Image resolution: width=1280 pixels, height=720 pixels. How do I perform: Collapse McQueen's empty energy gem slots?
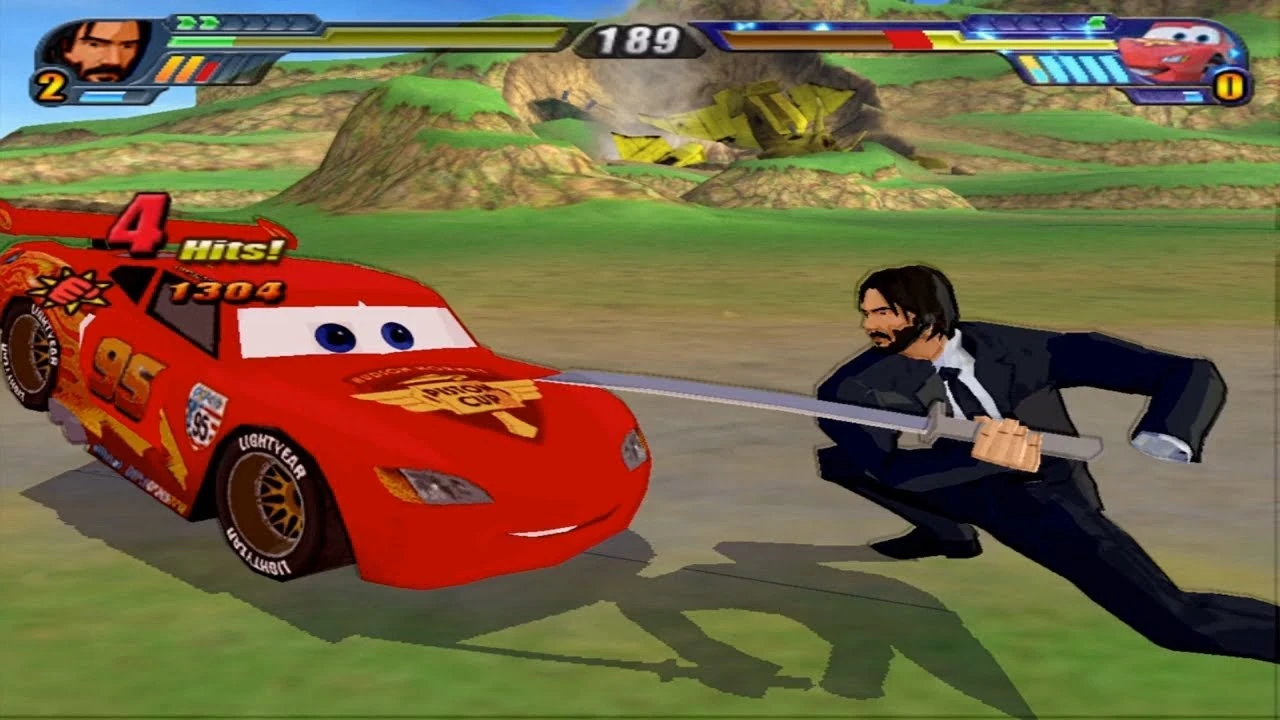1025,22
